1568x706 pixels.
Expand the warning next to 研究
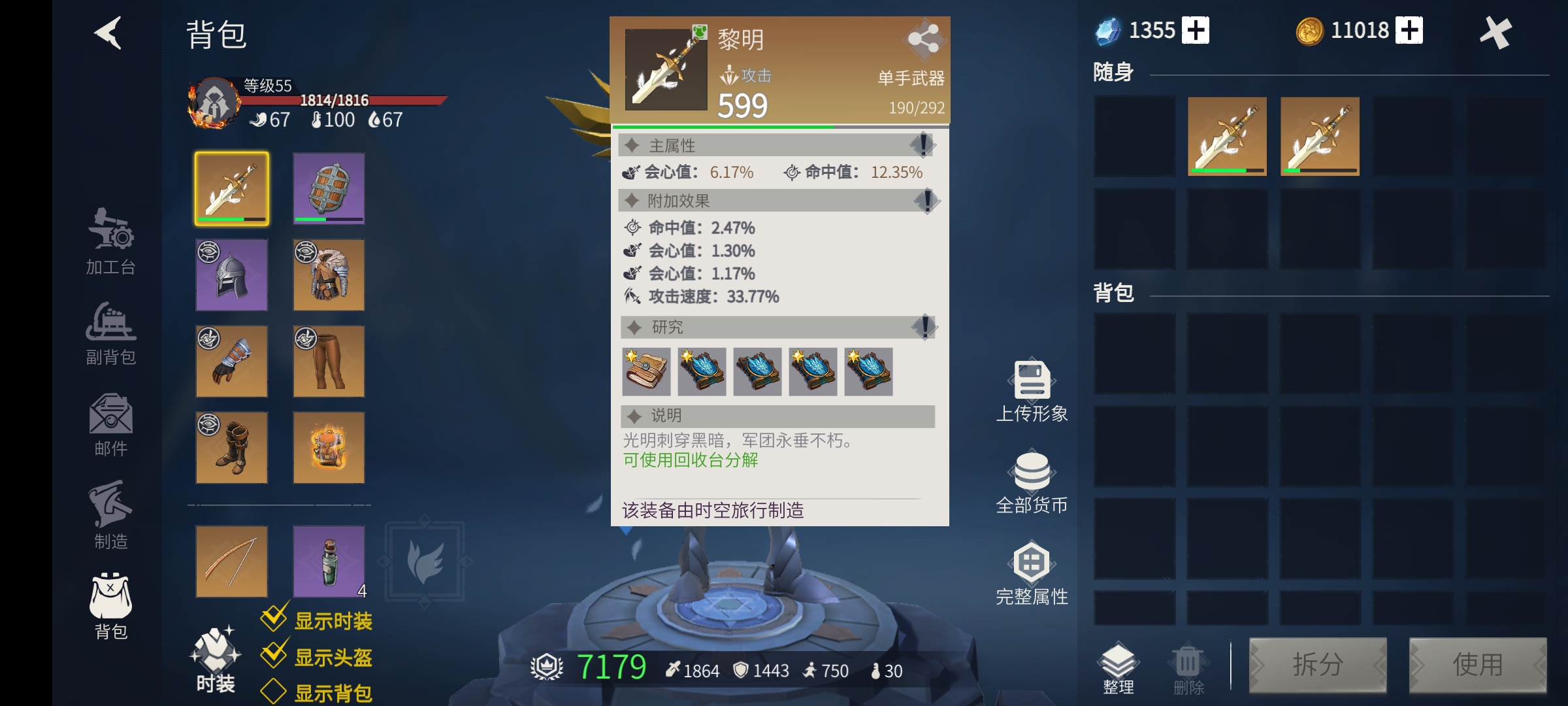[924, 328]
